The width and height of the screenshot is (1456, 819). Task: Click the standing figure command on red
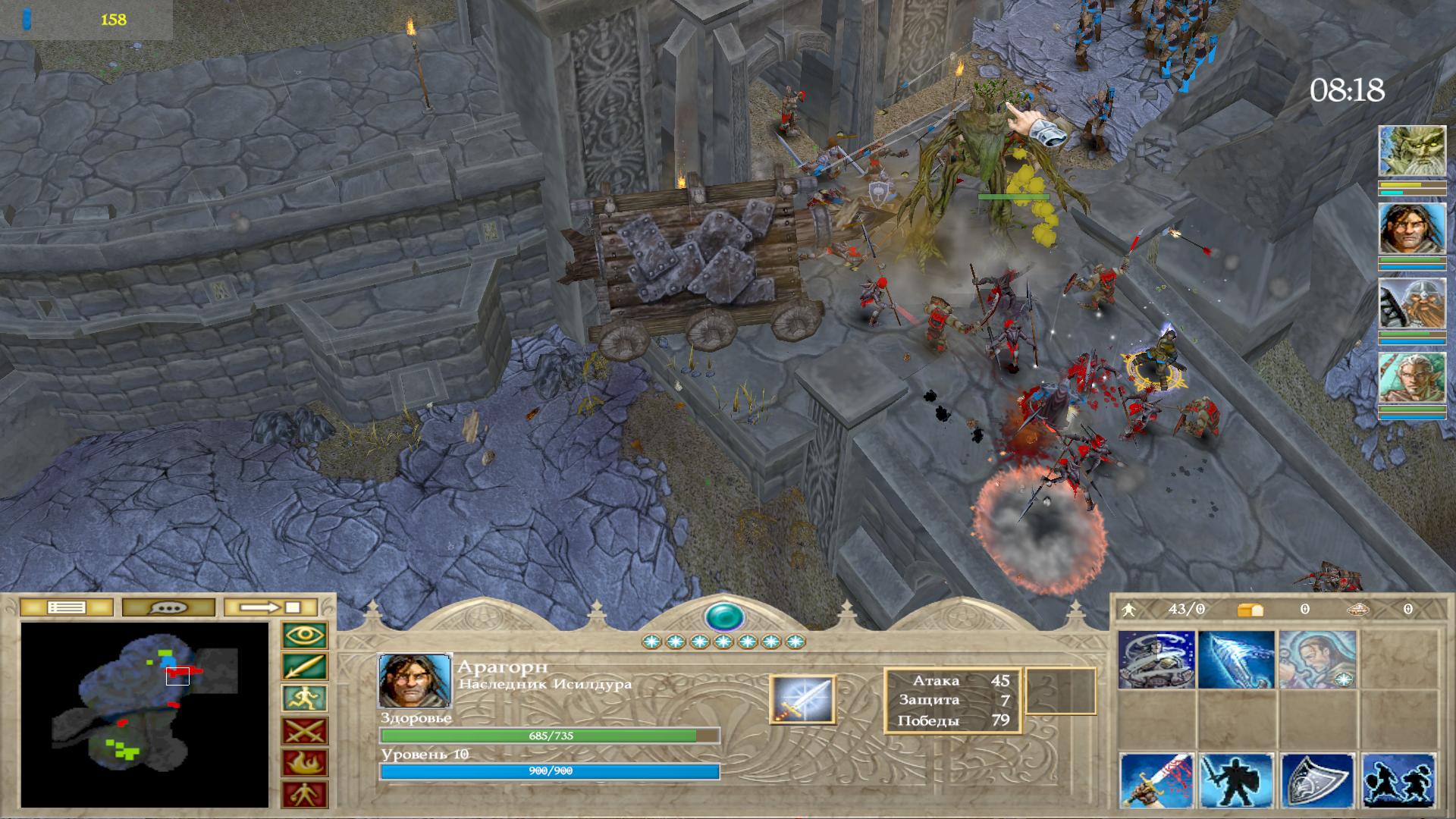(305, 794)
